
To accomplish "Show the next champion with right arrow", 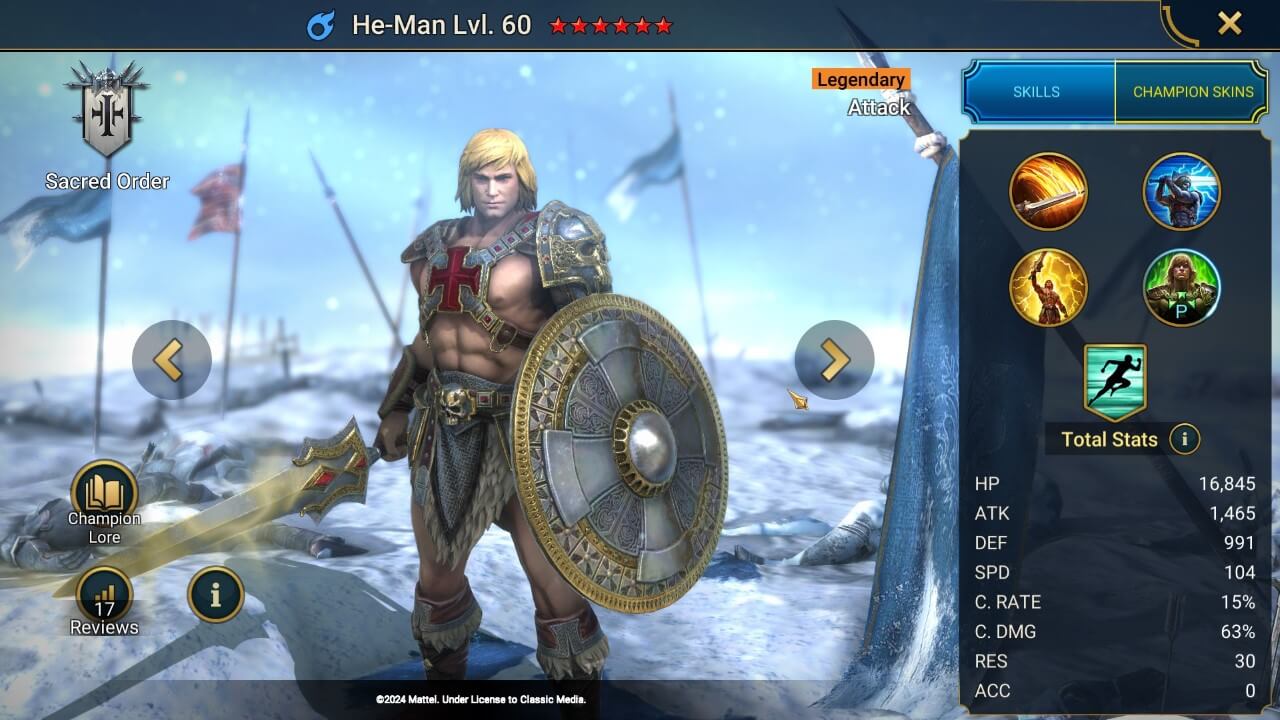I will click(x=834, y=360).
